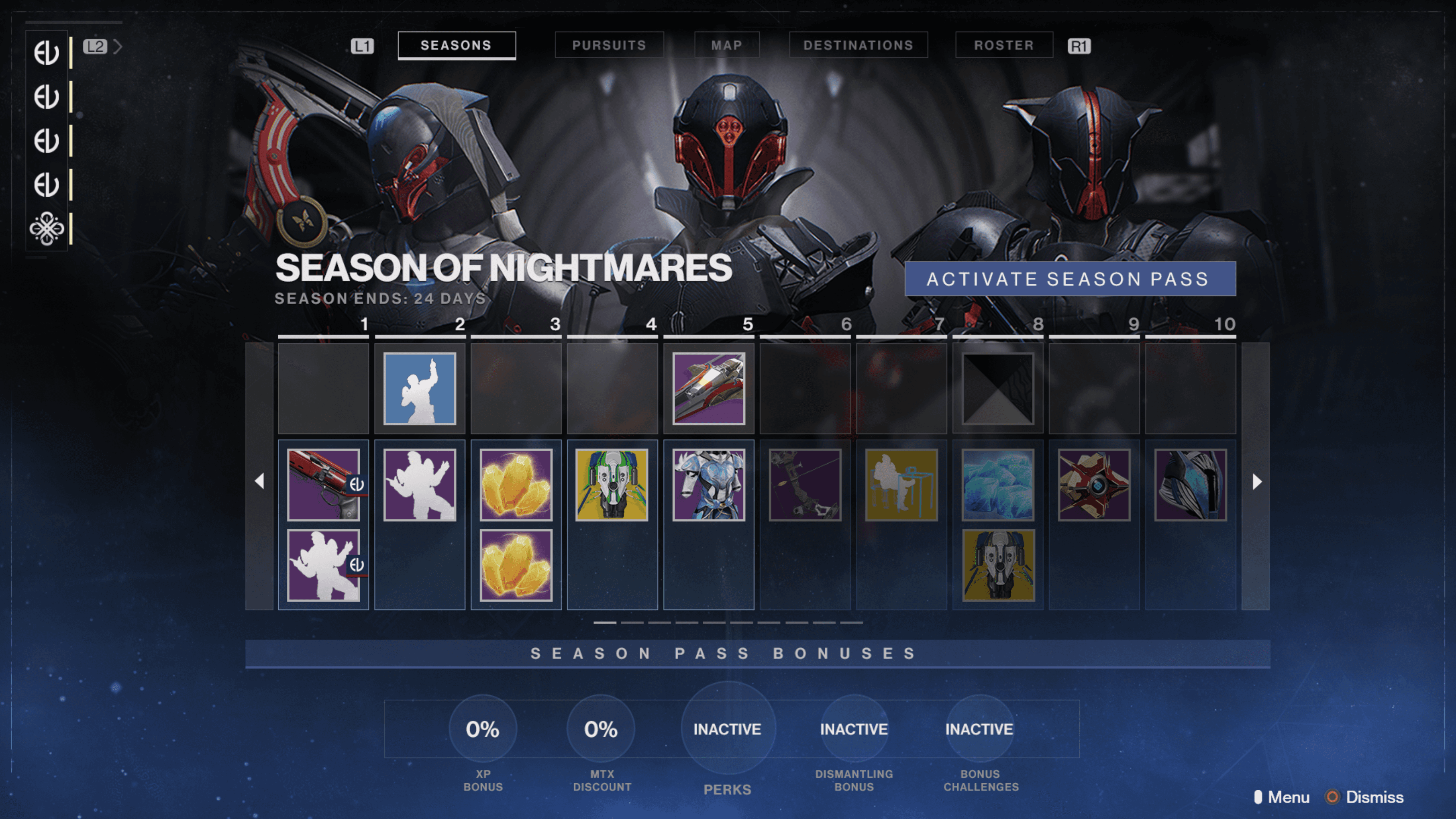This screenshot has height=819, width=1456.
Task: Select the shader reward at rank 8
Action: click(x=997, y=388)
